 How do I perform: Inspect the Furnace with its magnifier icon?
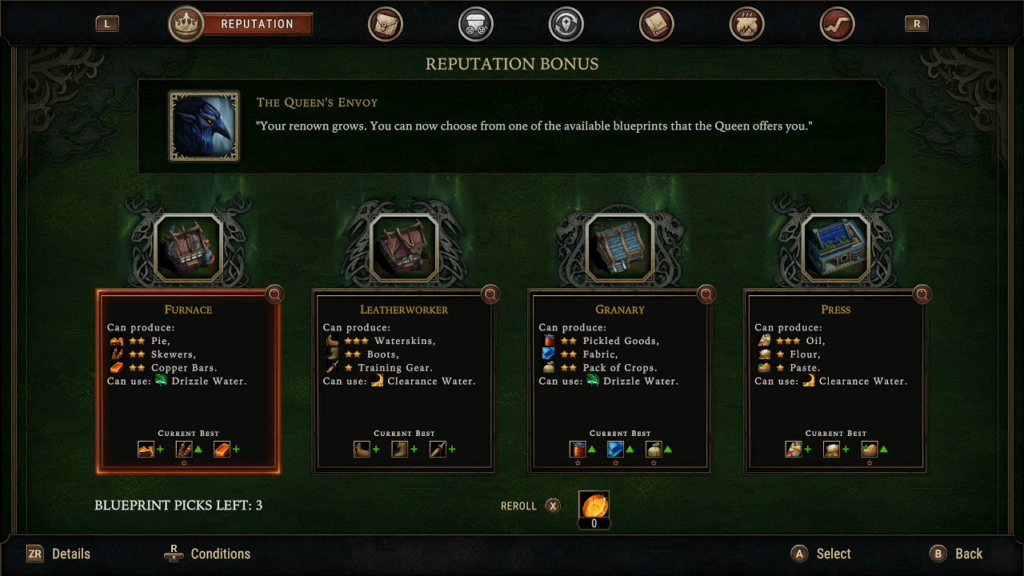click(x=274, y=294)
